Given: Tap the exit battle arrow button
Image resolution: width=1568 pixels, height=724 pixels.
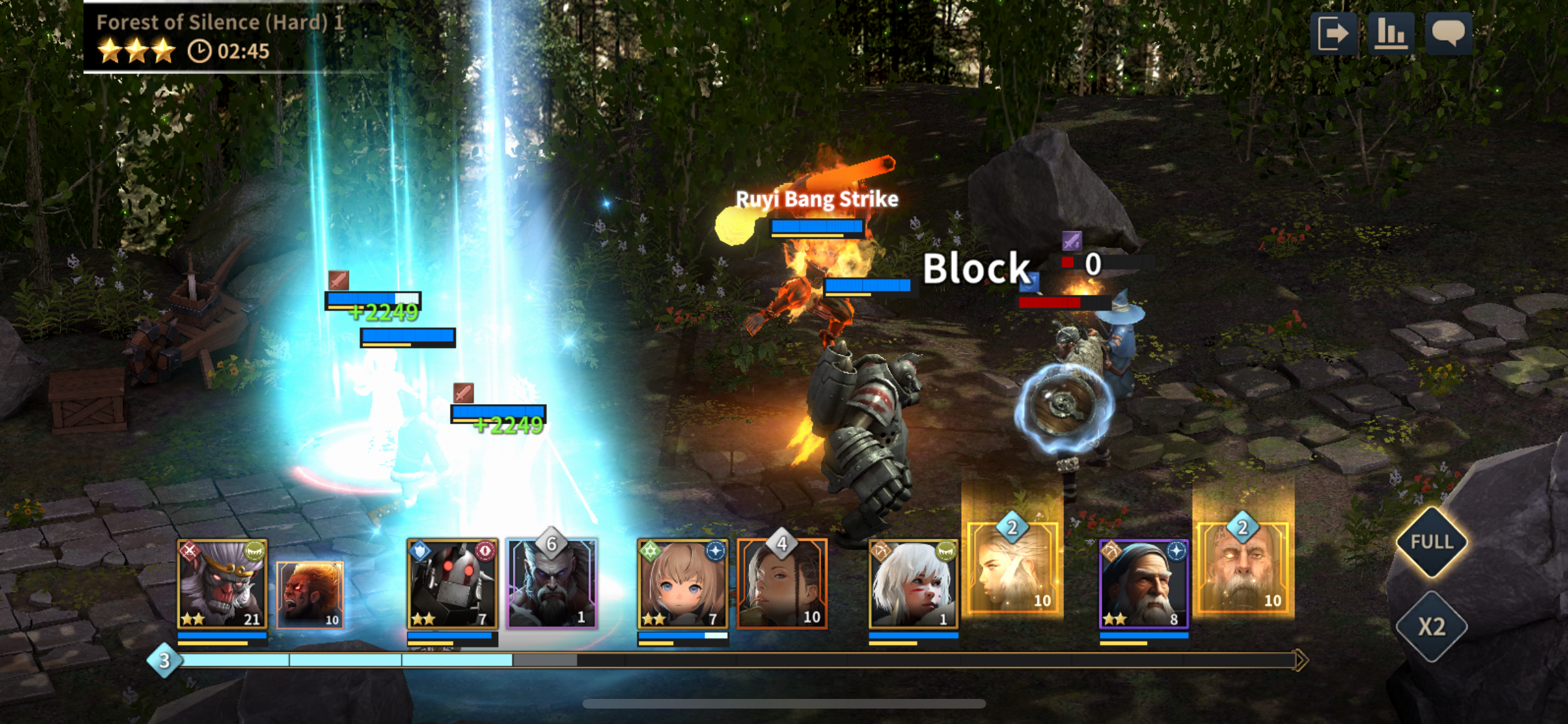Looking at the screenshot, I should point(1333,33).
